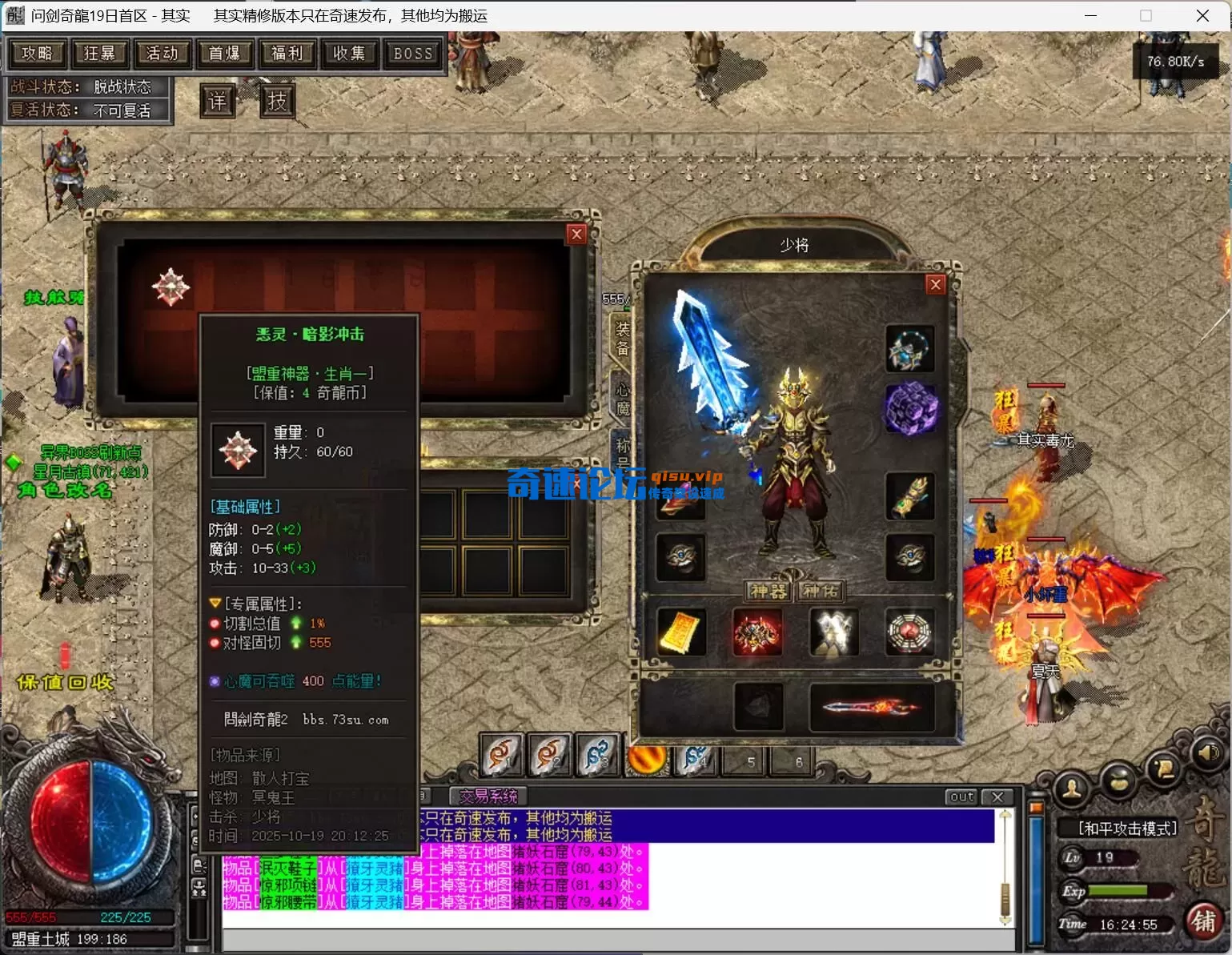The width and height of the screenshot is (1232, 955).
Task: Switch to the 神器 tab
Action: click(x=768, y=592)
